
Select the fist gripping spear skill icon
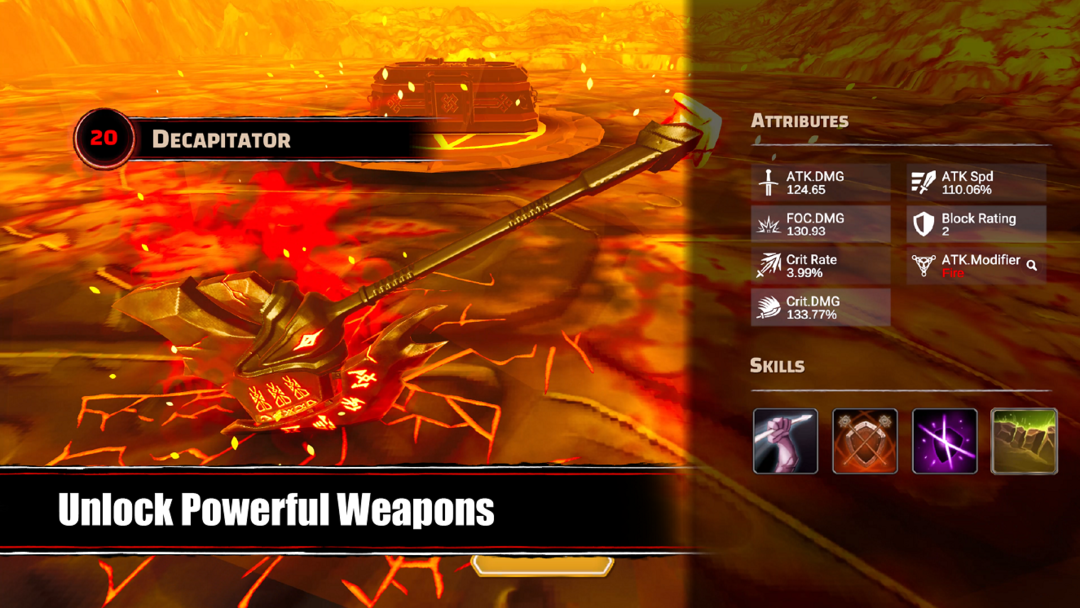[x=785, y=441]
